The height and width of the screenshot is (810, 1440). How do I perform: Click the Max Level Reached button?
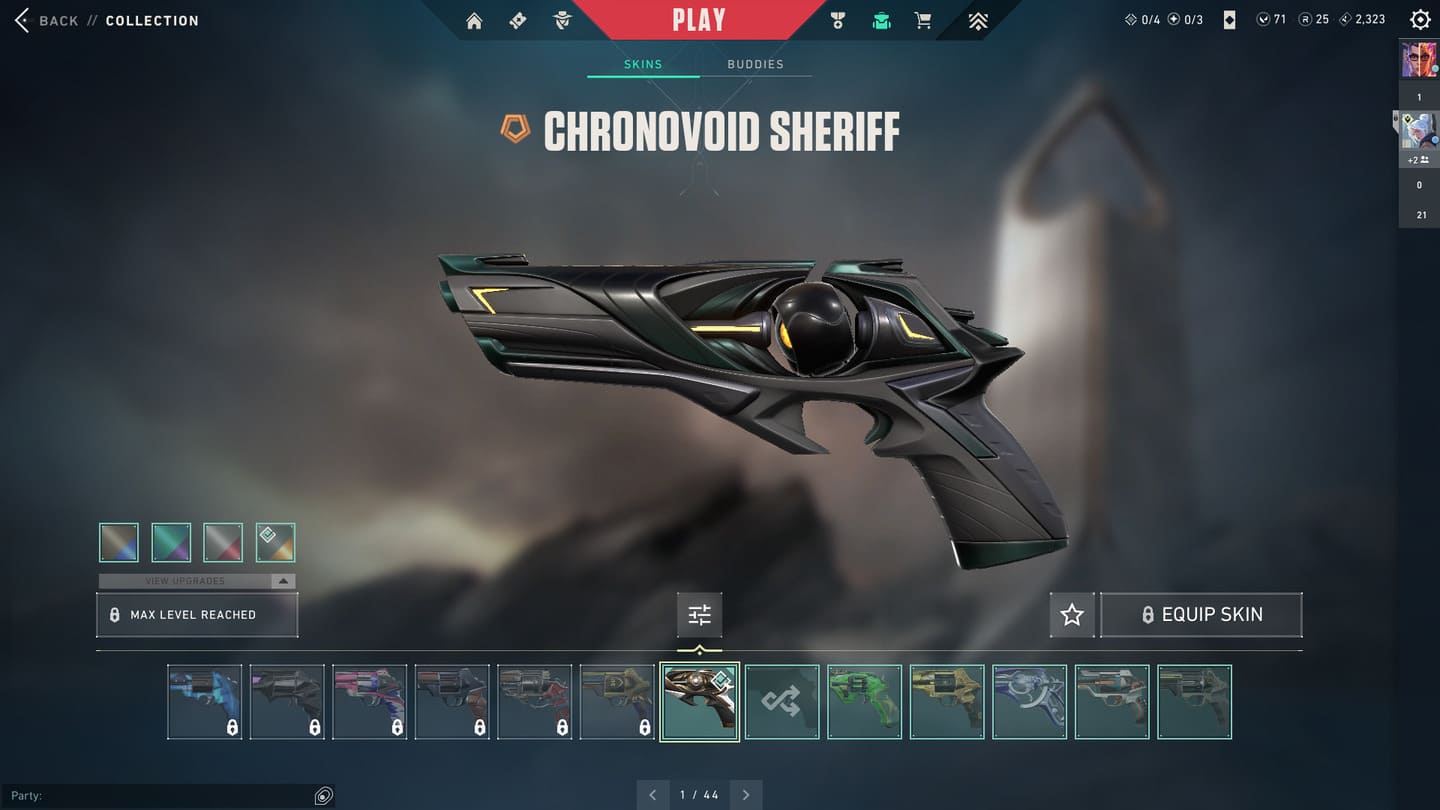[197, 615]
